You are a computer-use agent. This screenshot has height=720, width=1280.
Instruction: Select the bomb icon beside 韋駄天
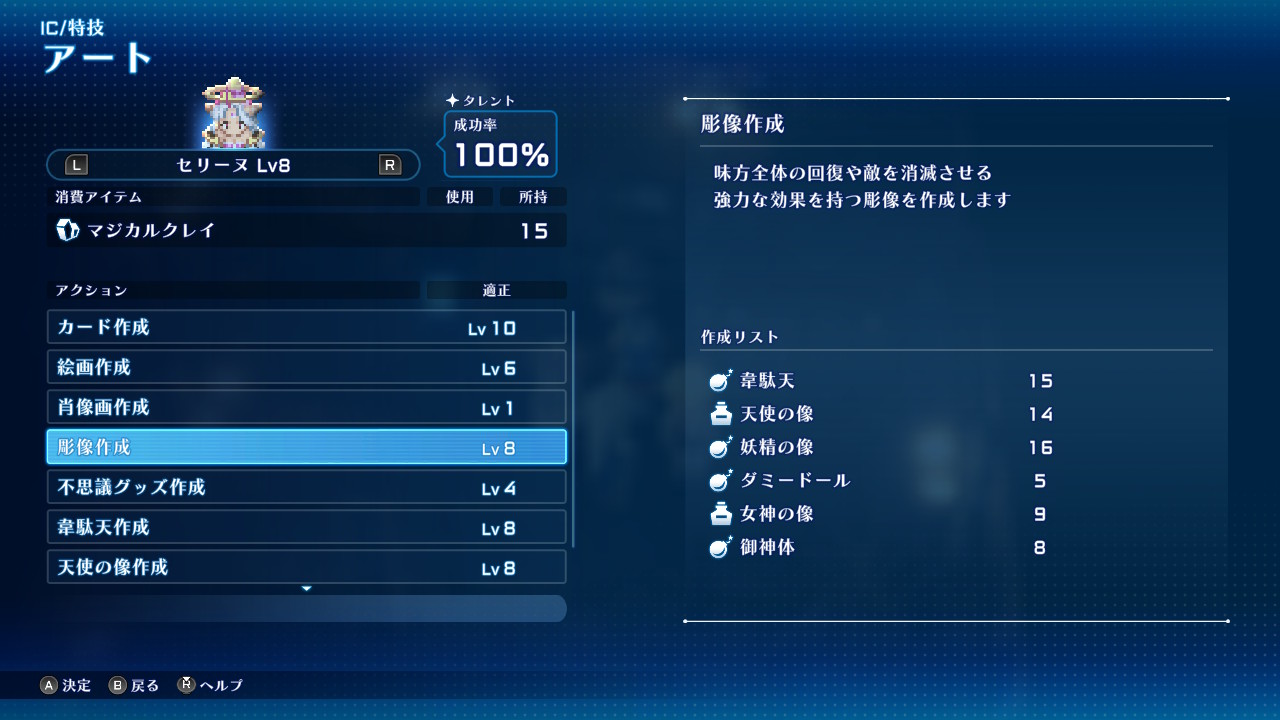click(717, 382)
